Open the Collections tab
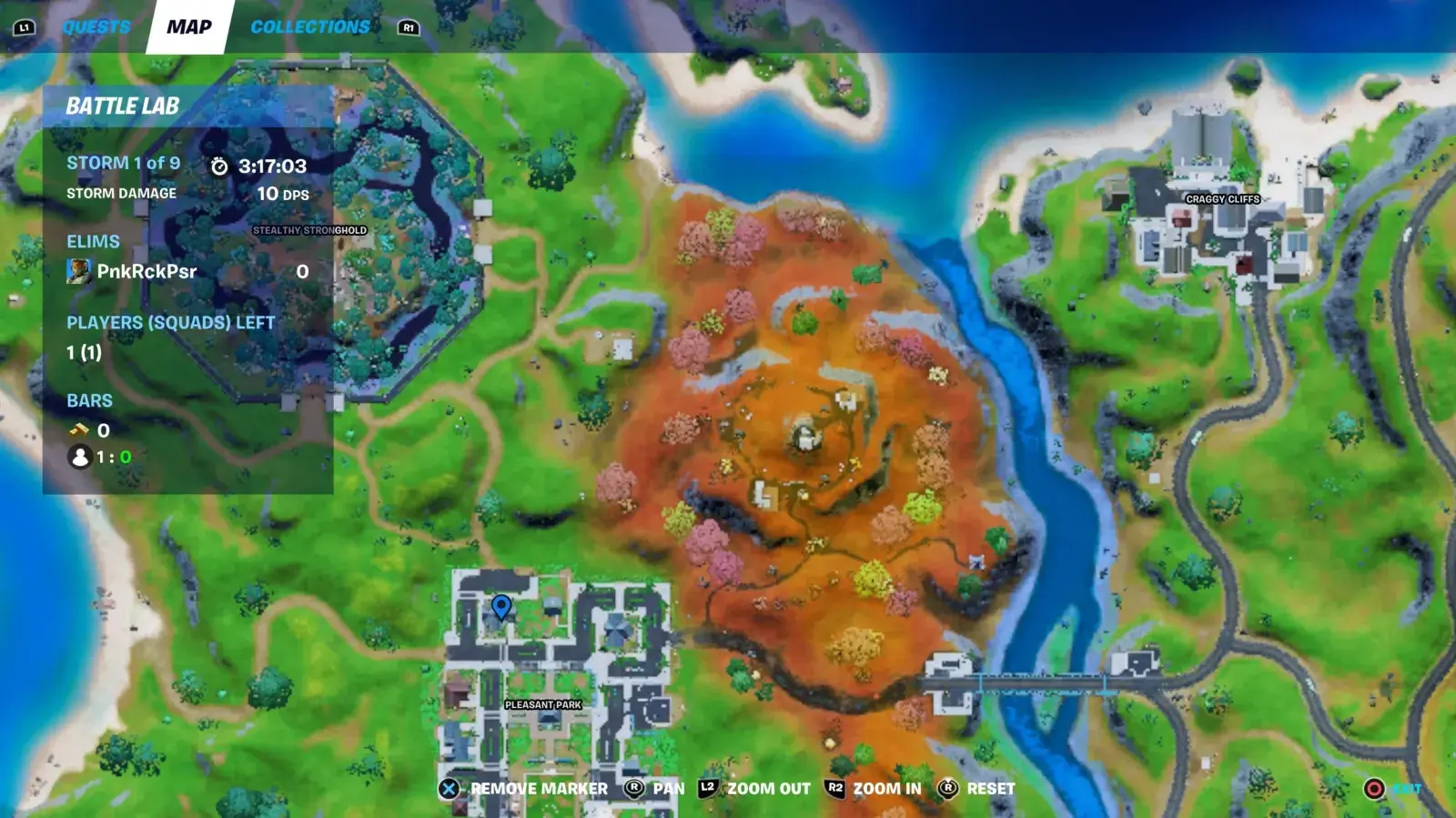Viewport: 1456px width, 818px height. coord(310,27)
